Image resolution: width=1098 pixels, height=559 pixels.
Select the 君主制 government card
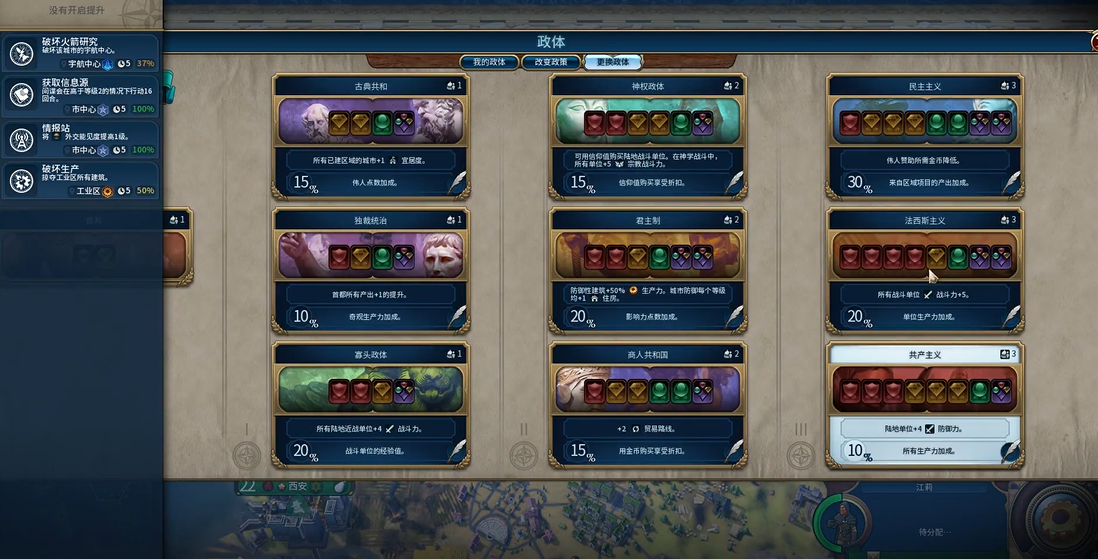(648, 269)
